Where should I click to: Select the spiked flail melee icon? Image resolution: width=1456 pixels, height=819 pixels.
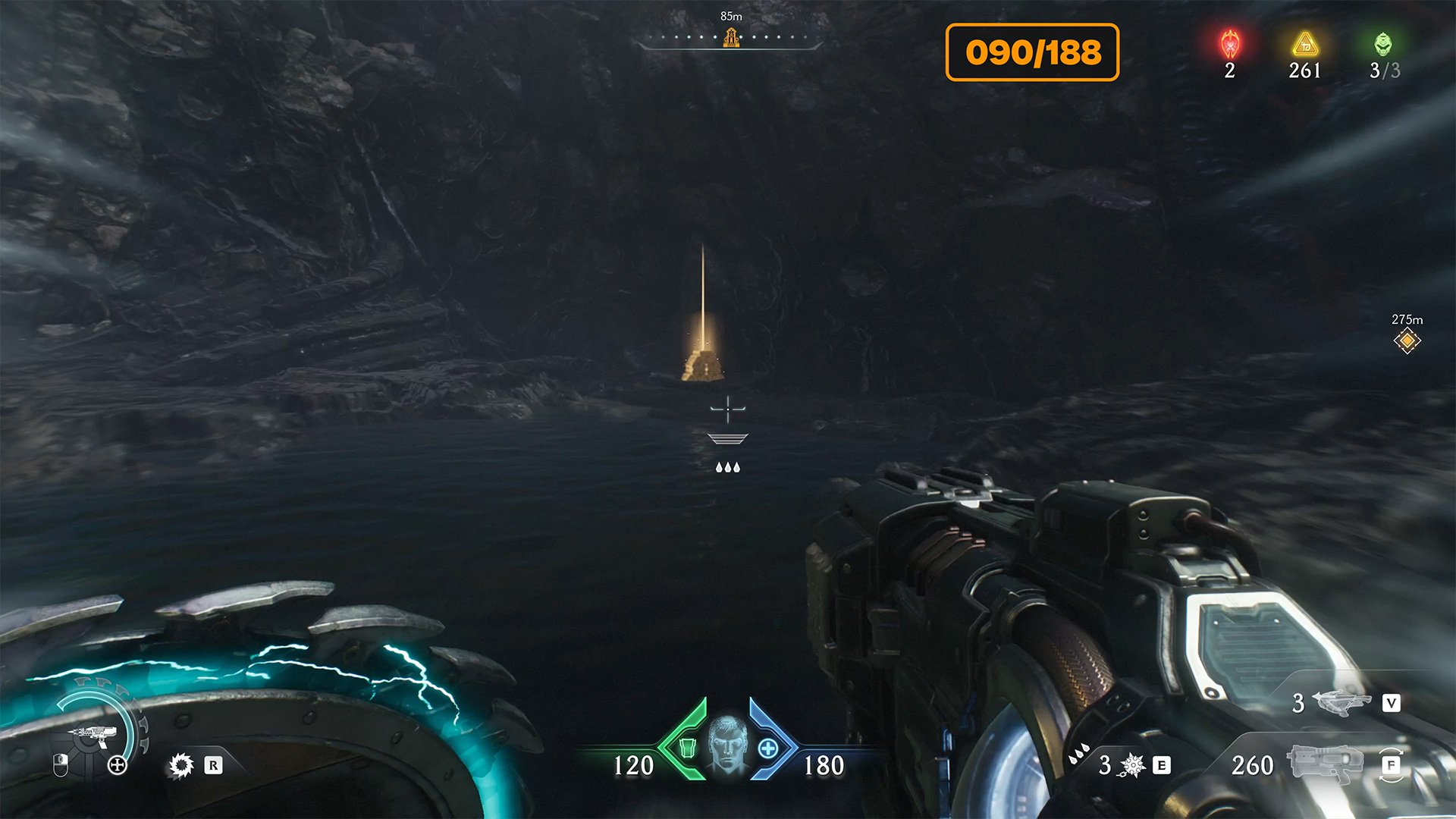1131,765
